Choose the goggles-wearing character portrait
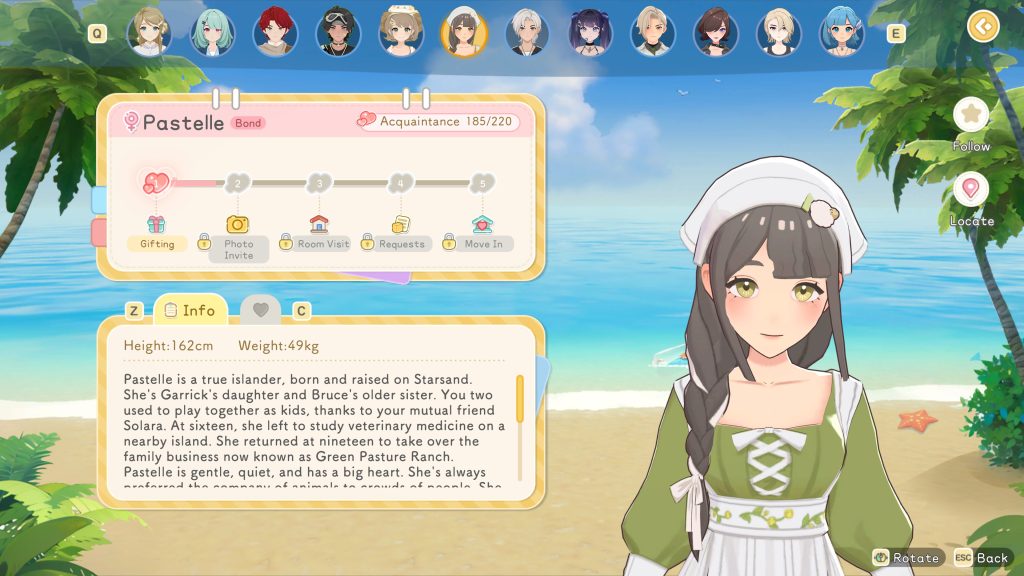The height and width of the screenshot is (576, 1024). [x=337, y=32]
